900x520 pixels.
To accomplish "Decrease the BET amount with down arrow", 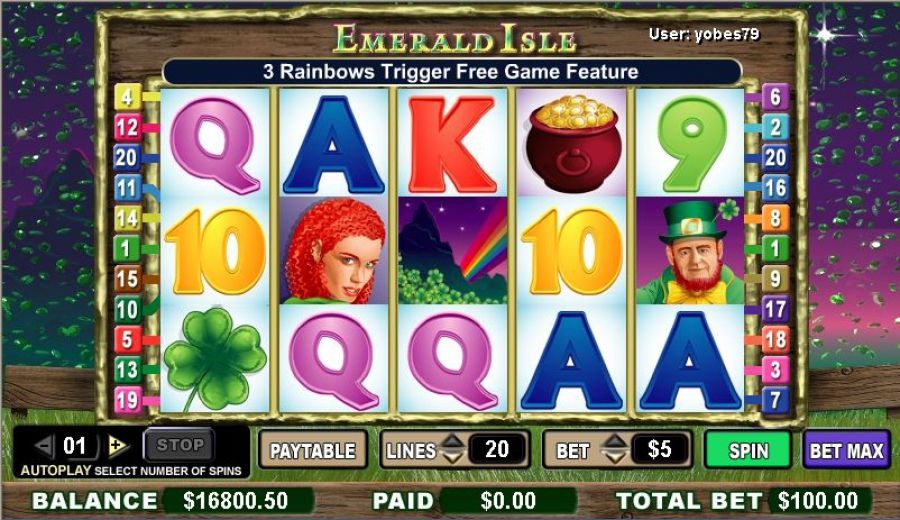I will (x=616, y=458).
